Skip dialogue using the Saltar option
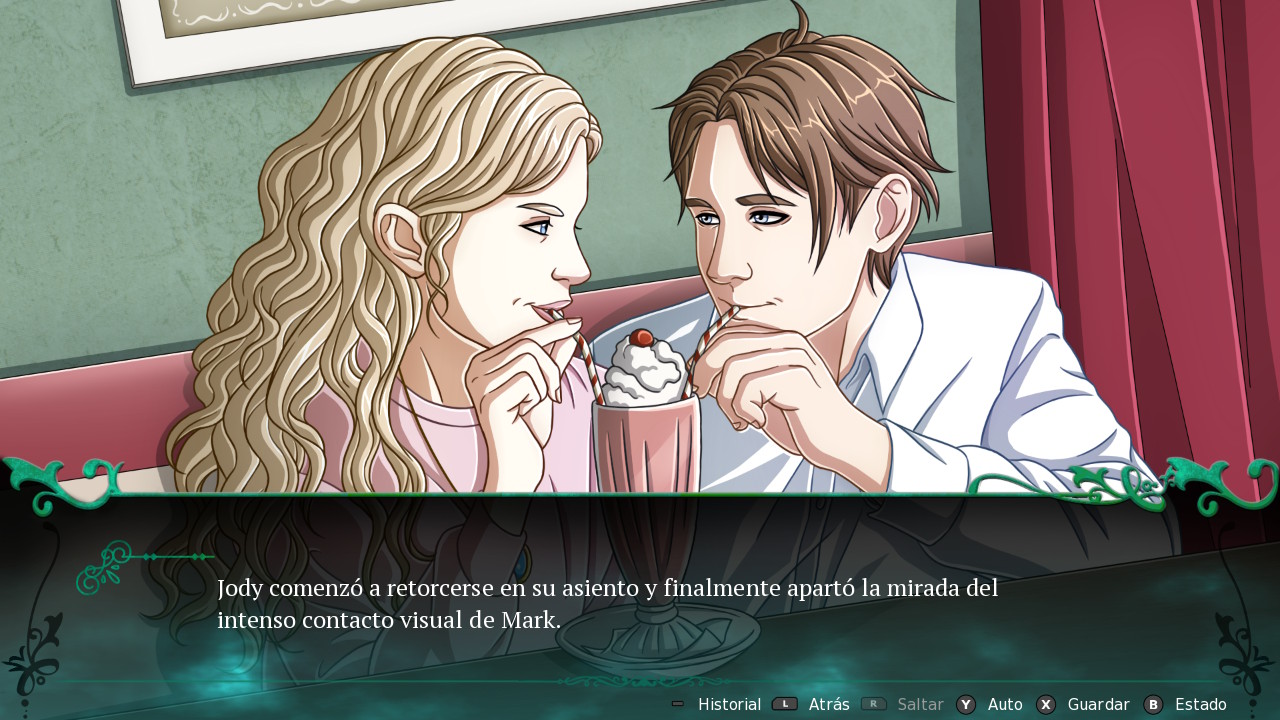 (x=920, y=704)
